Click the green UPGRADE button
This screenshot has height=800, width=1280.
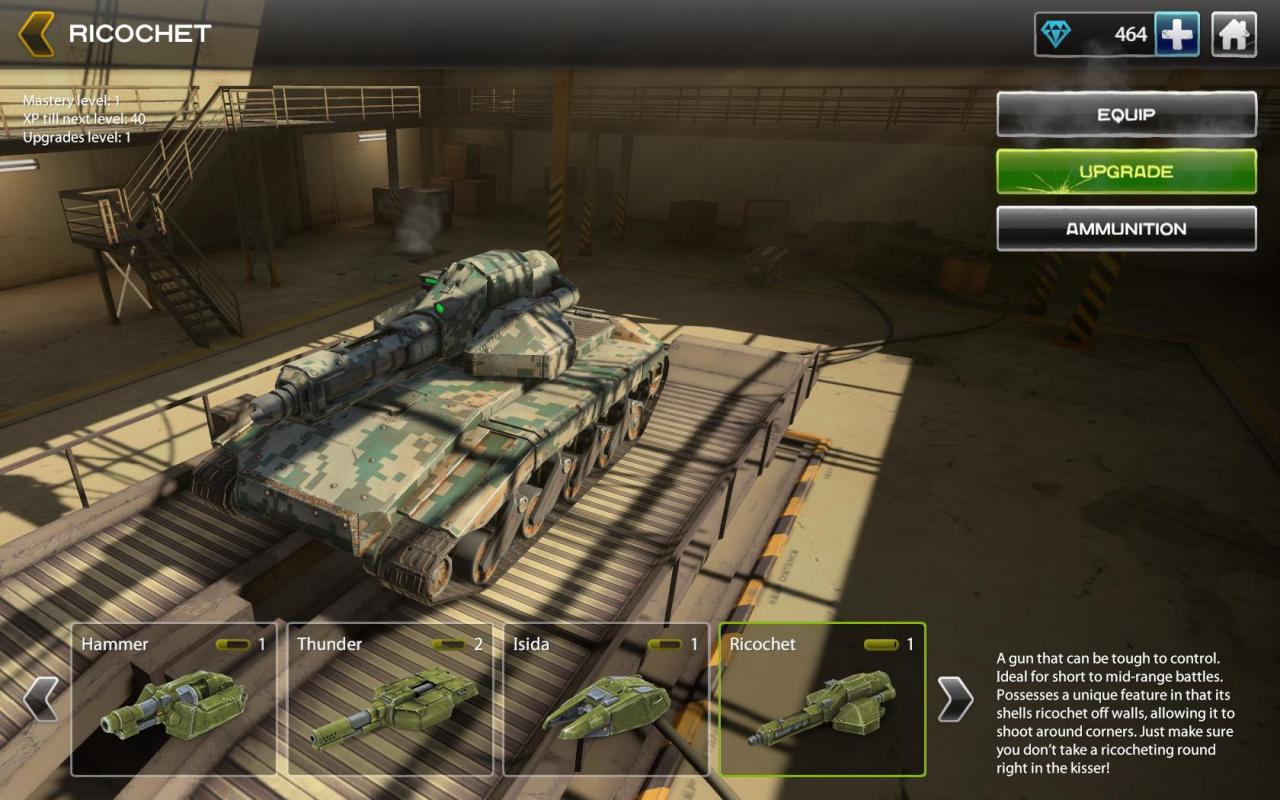coord(1126,172)
